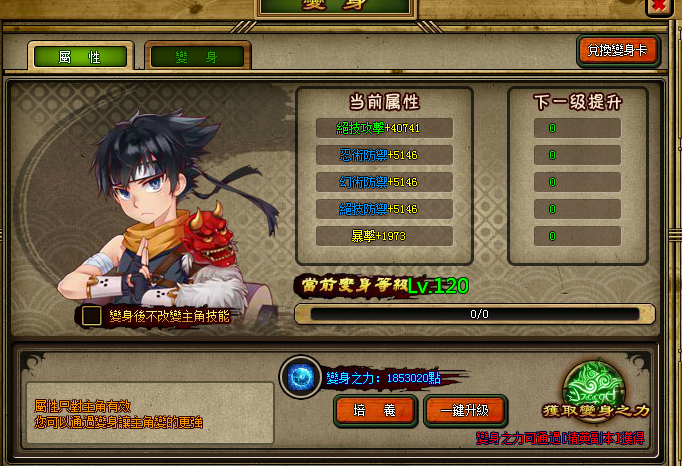The height and width of the screenshot is (466, 682).
Task: Close the 變身 window
Action: [x=660, y=6]
